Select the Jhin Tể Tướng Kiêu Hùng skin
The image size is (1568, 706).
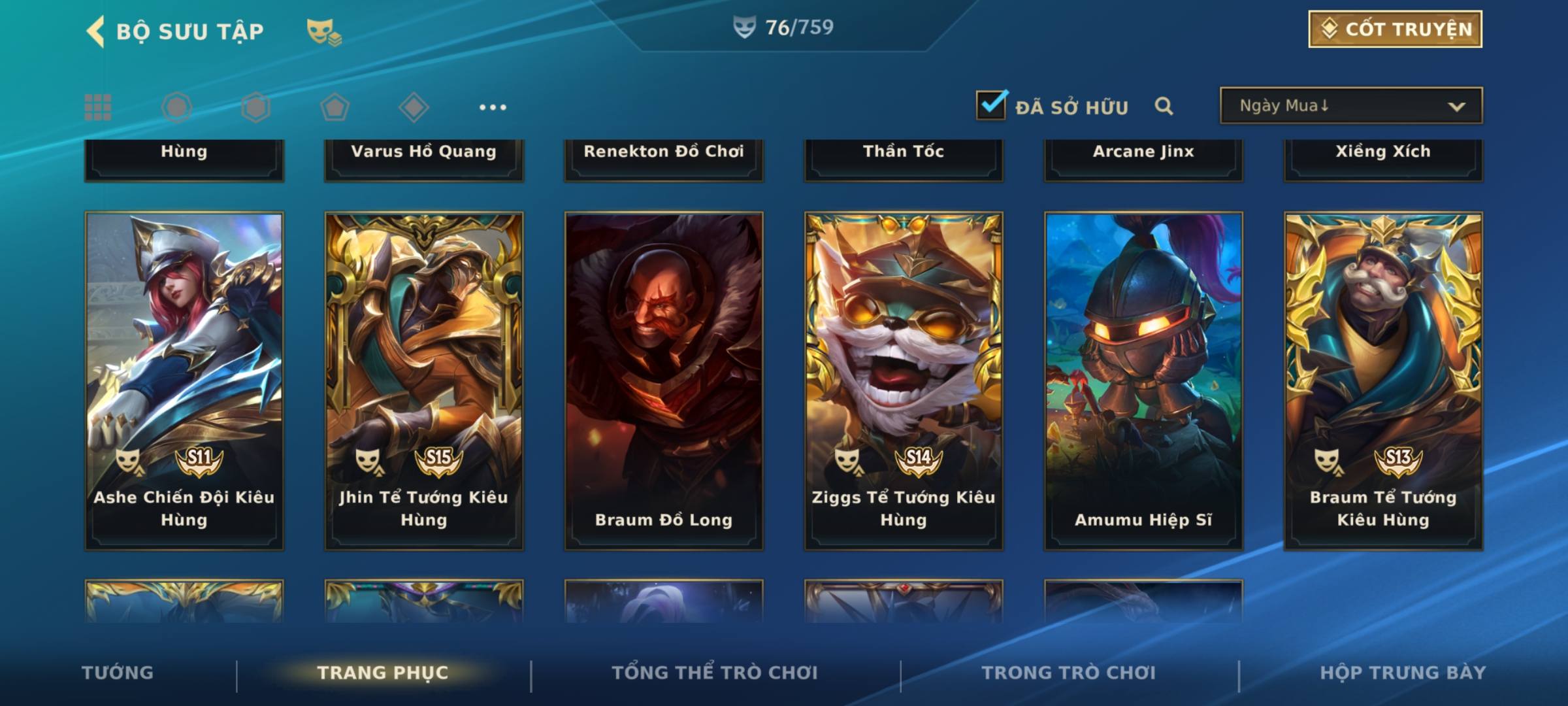[x=424, y=380]
